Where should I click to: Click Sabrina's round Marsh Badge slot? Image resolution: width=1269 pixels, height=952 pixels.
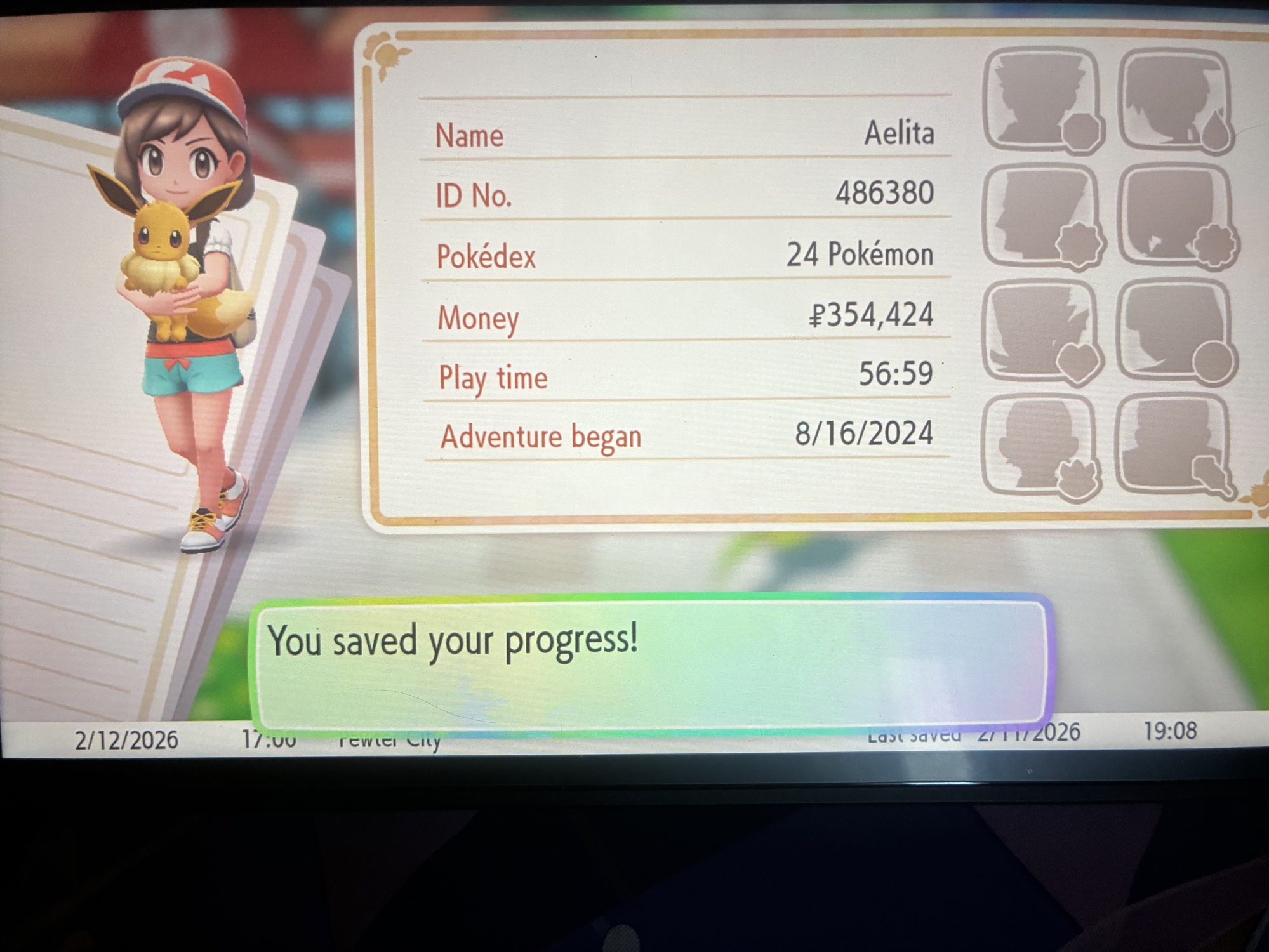[x=1176, y=332]
